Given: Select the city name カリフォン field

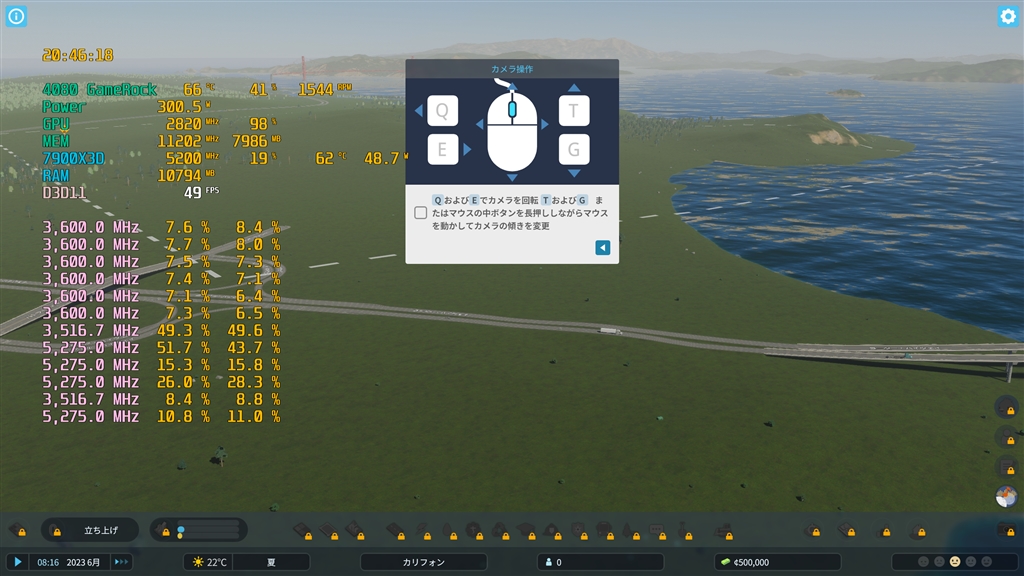Looking at the screenshot, I should coord(424,562).
